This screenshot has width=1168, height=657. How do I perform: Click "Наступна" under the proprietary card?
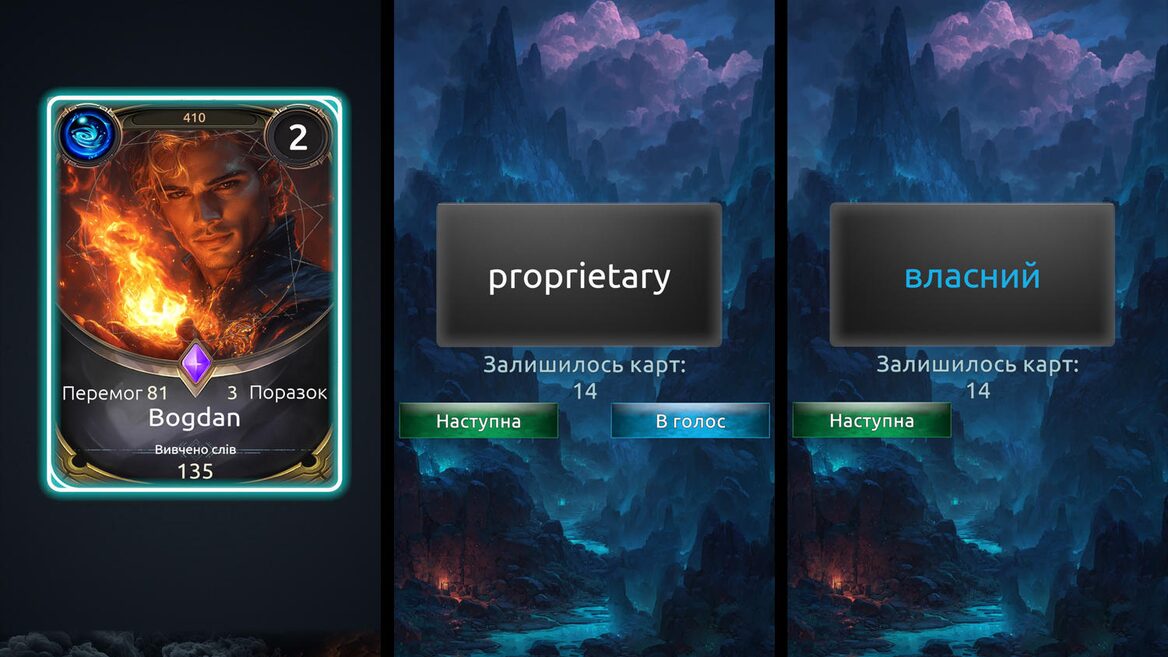coord(478,421)
